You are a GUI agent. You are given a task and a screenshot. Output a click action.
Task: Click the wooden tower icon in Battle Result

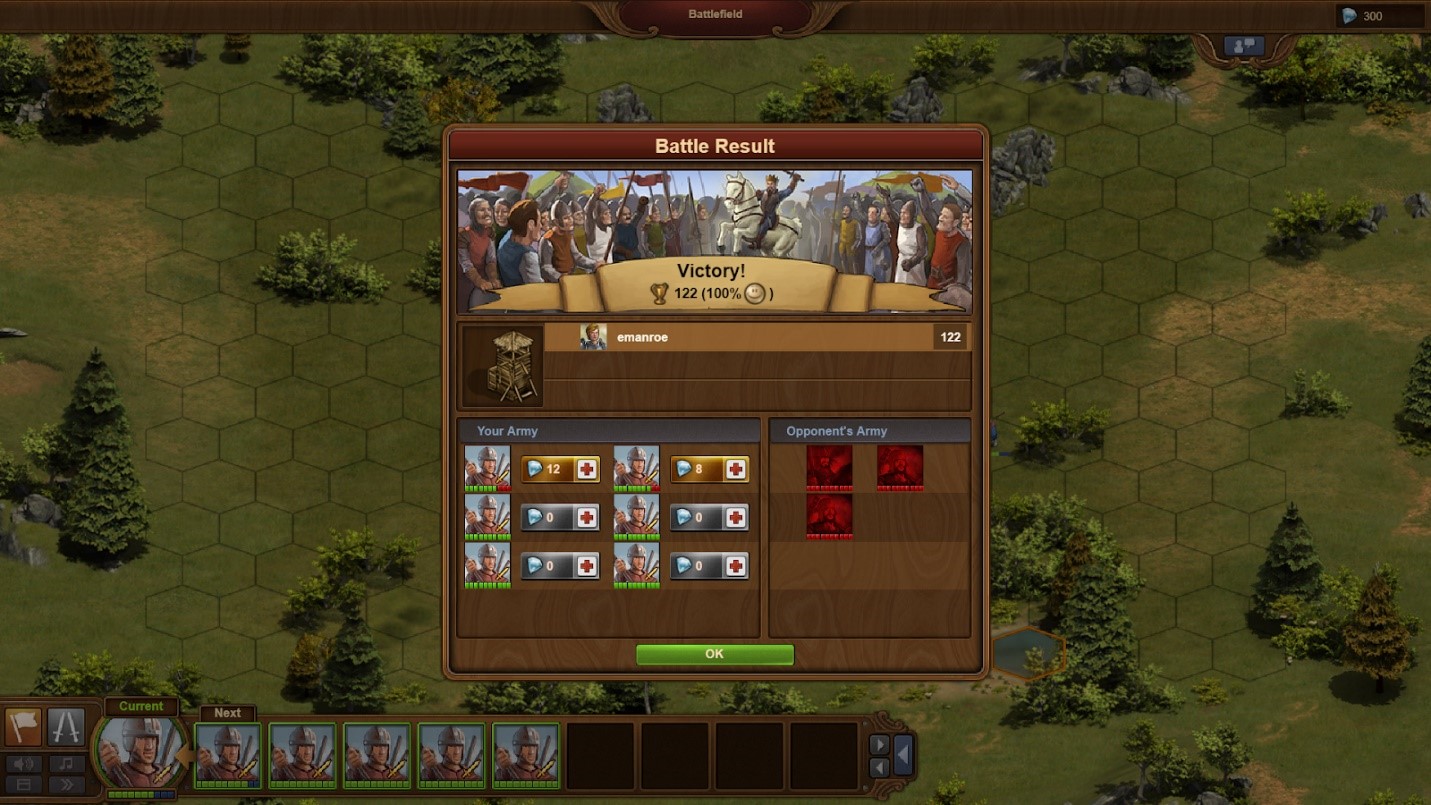(x=503, y=366)
